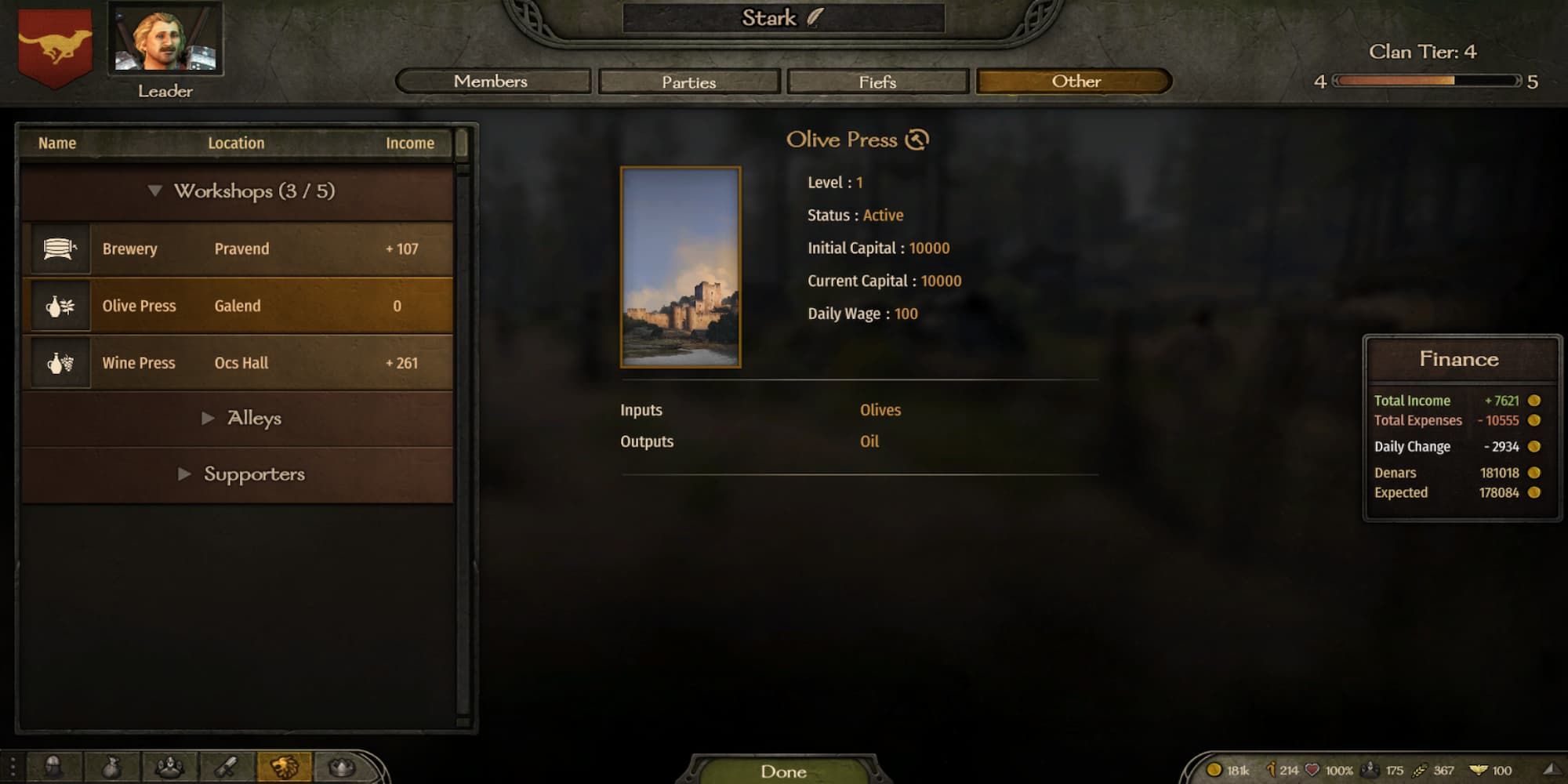The width and height of the screenshot is (1568, 784).
Task: Click the Olive Press castle thumbnail
Action: [x=681, y=267]
